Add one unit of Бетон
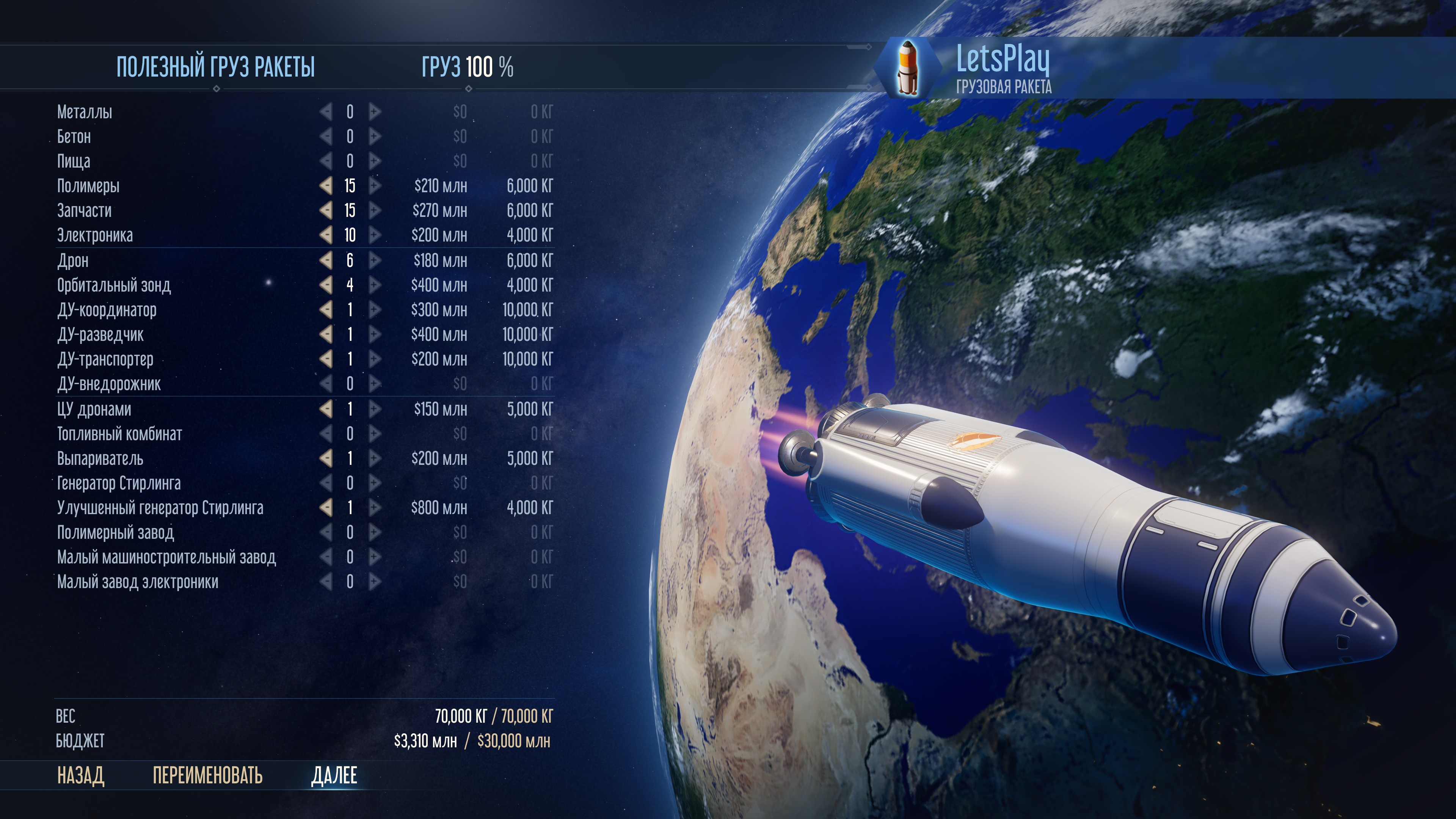The height and width of the screenshot is (819, 1456). click(x=374, y=137)
